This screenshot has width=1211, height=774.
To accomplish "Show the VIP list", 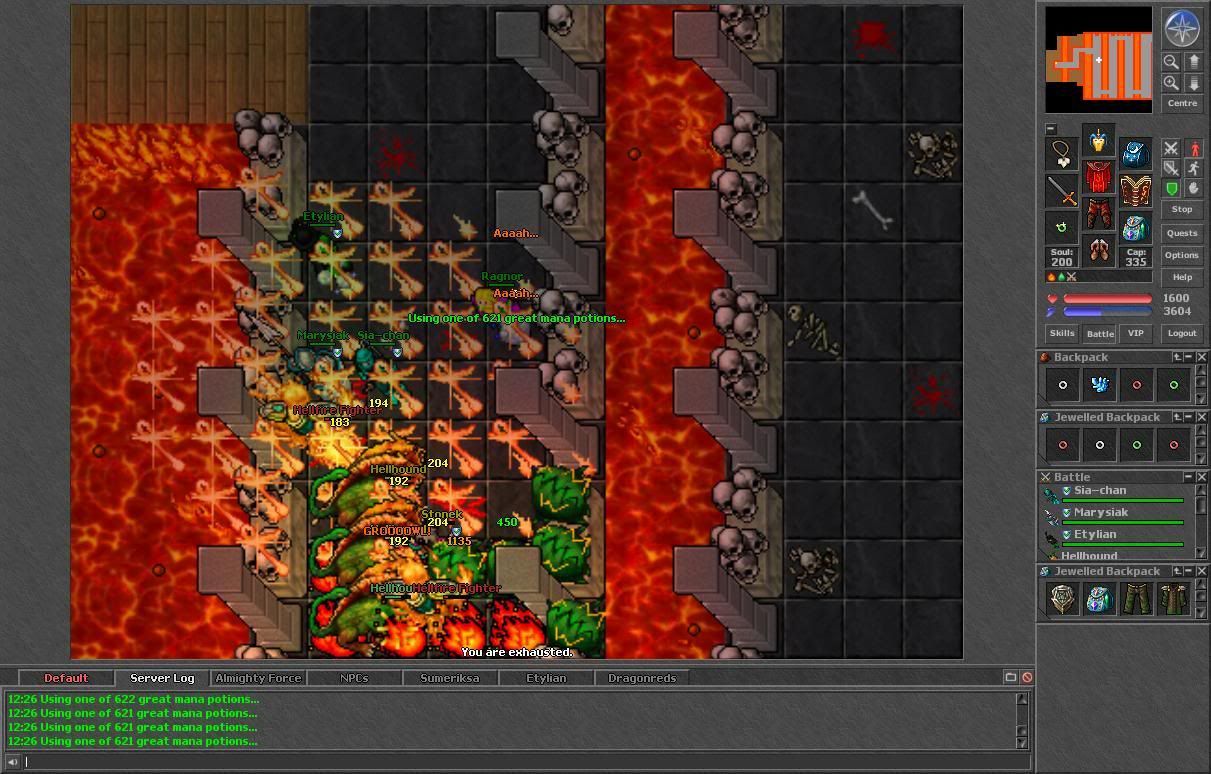I will (x=1135, y=333).
